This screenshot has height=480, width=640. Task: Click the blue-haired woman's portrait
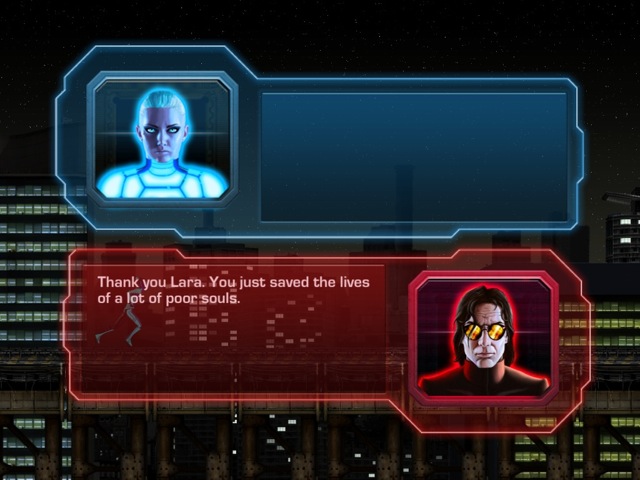click(163, 140)
